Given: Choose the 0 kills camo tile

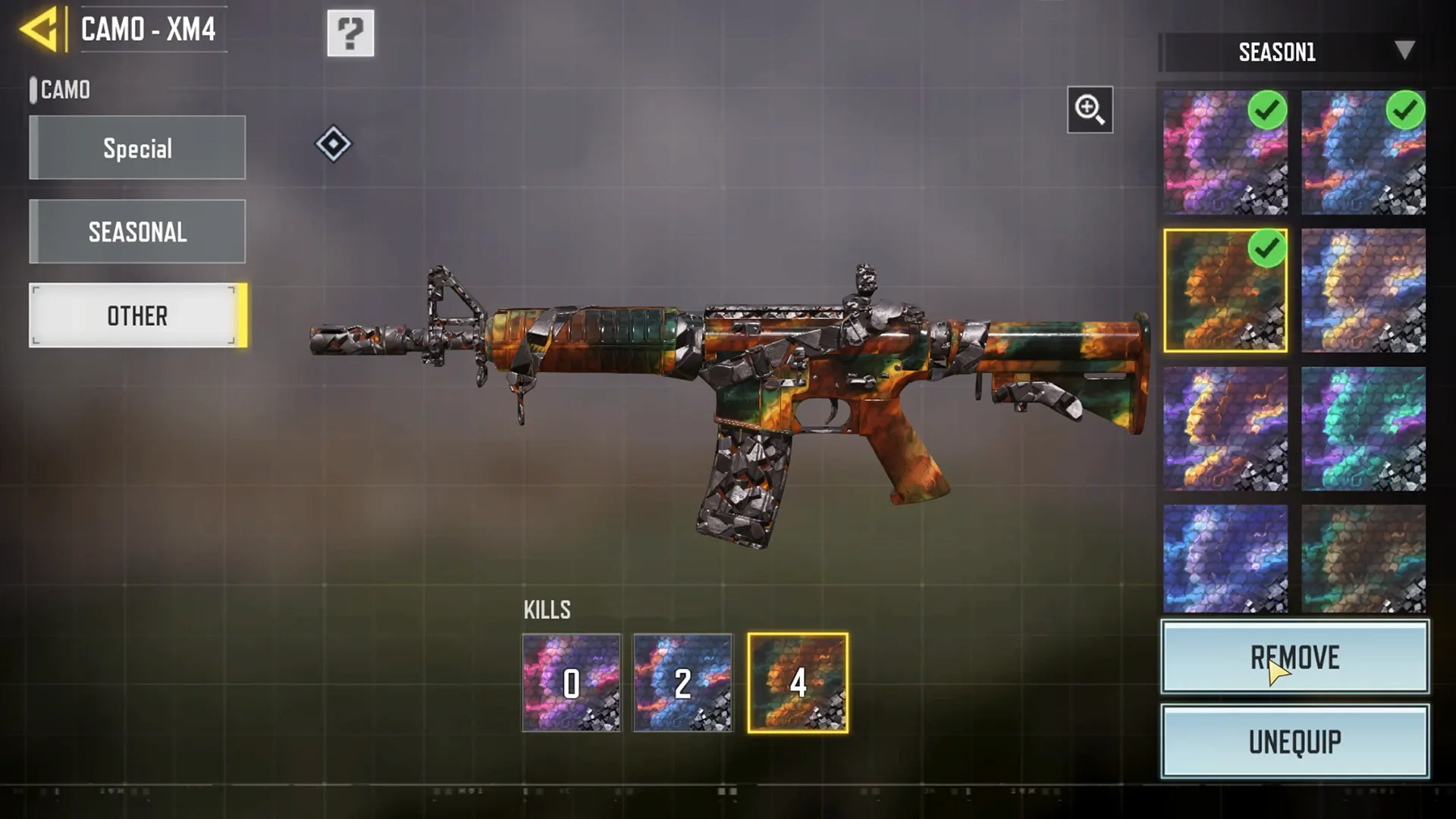Looking at the screenshot, I should click(x=571, y=683).
